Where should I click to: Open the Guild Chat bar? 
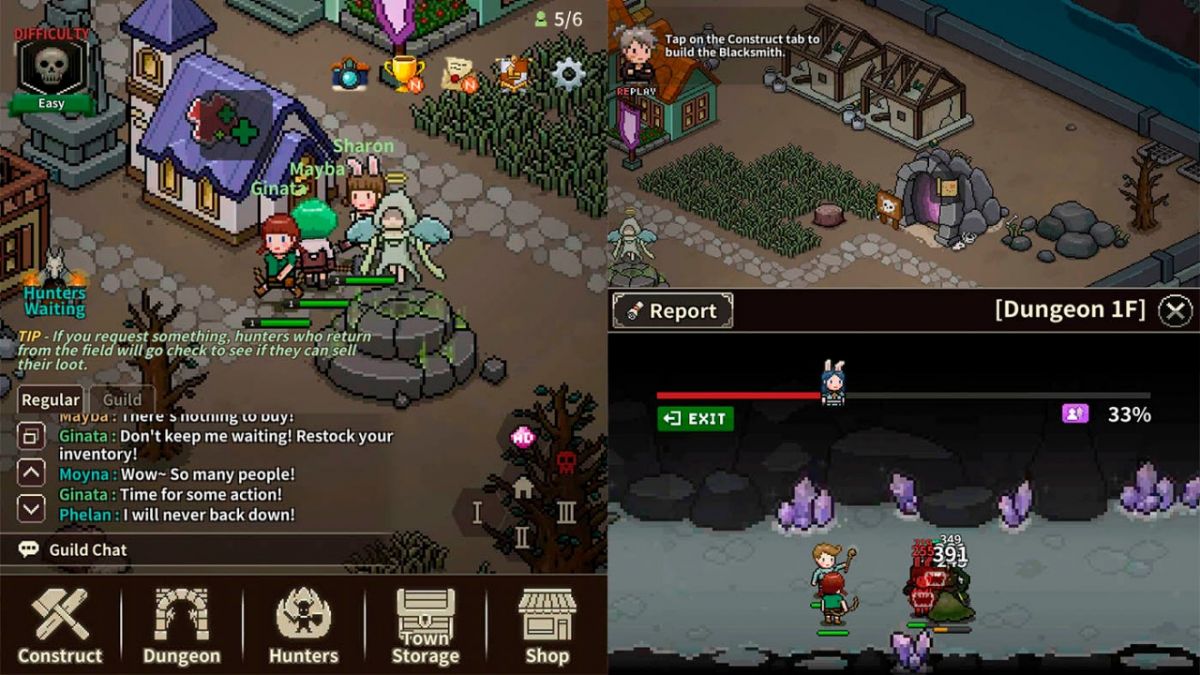click(88, 549)
